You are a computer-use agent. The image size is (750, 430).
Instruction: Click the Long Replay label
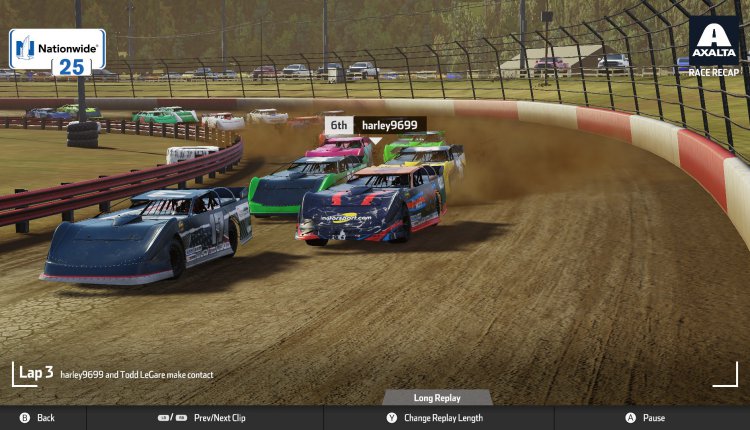[x=437, y=398]
